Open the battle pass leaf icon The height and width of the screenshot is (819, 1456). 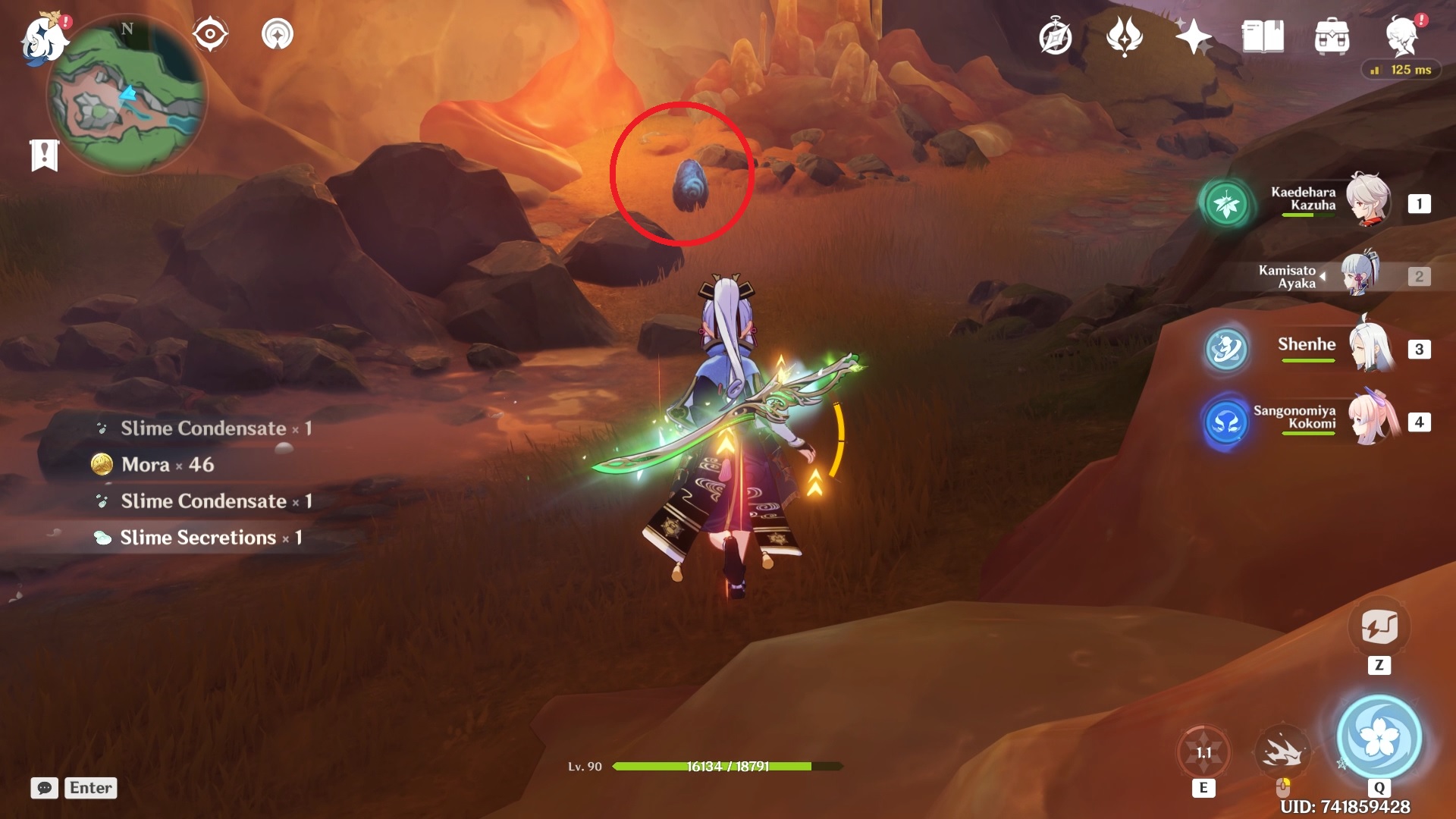coord(1124,36)
